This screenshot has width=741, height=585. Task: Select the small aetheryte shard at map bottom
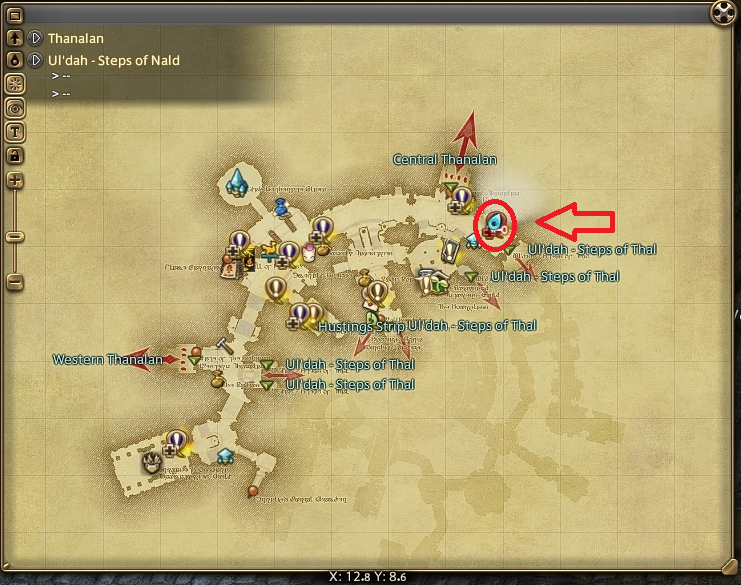tap(226, 454)
